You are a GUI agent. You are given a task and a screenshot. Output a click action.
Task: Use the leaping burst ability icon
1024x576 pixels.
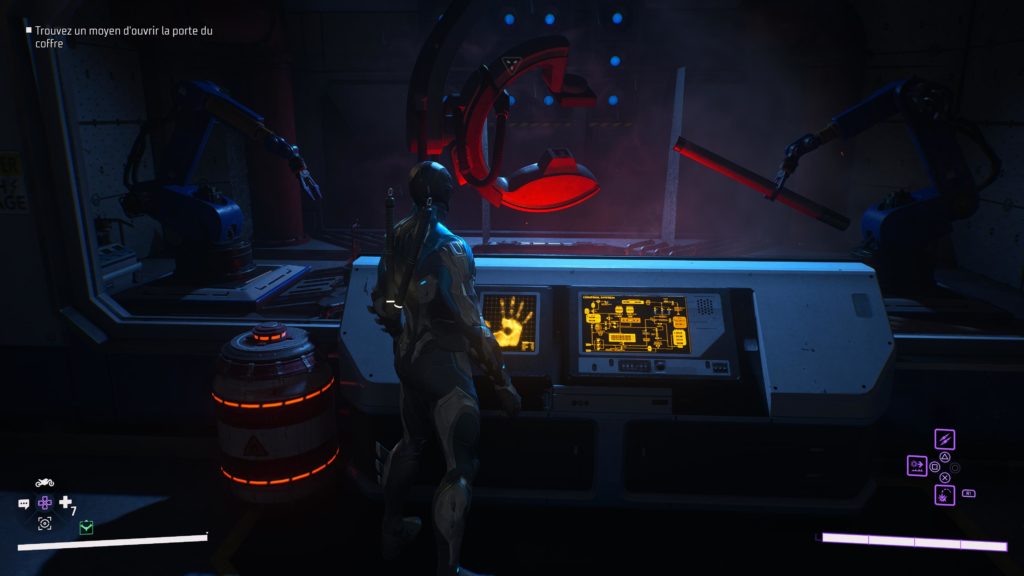[944, 493]
